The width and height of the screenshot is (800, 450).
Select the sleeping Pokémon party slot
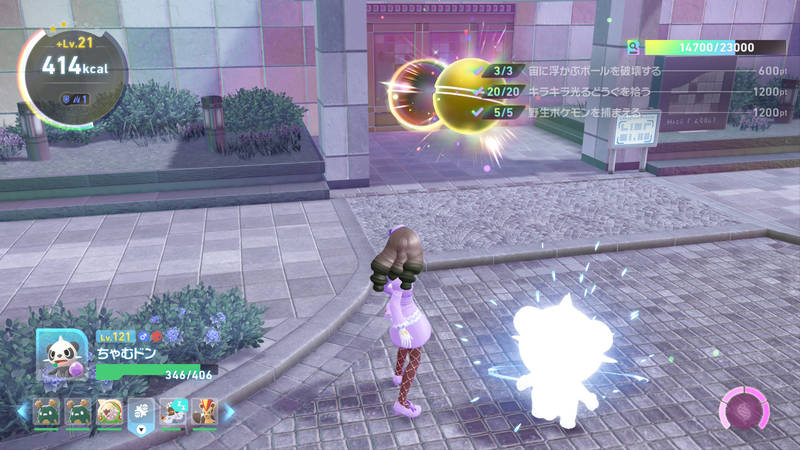(x=173, y=410)
